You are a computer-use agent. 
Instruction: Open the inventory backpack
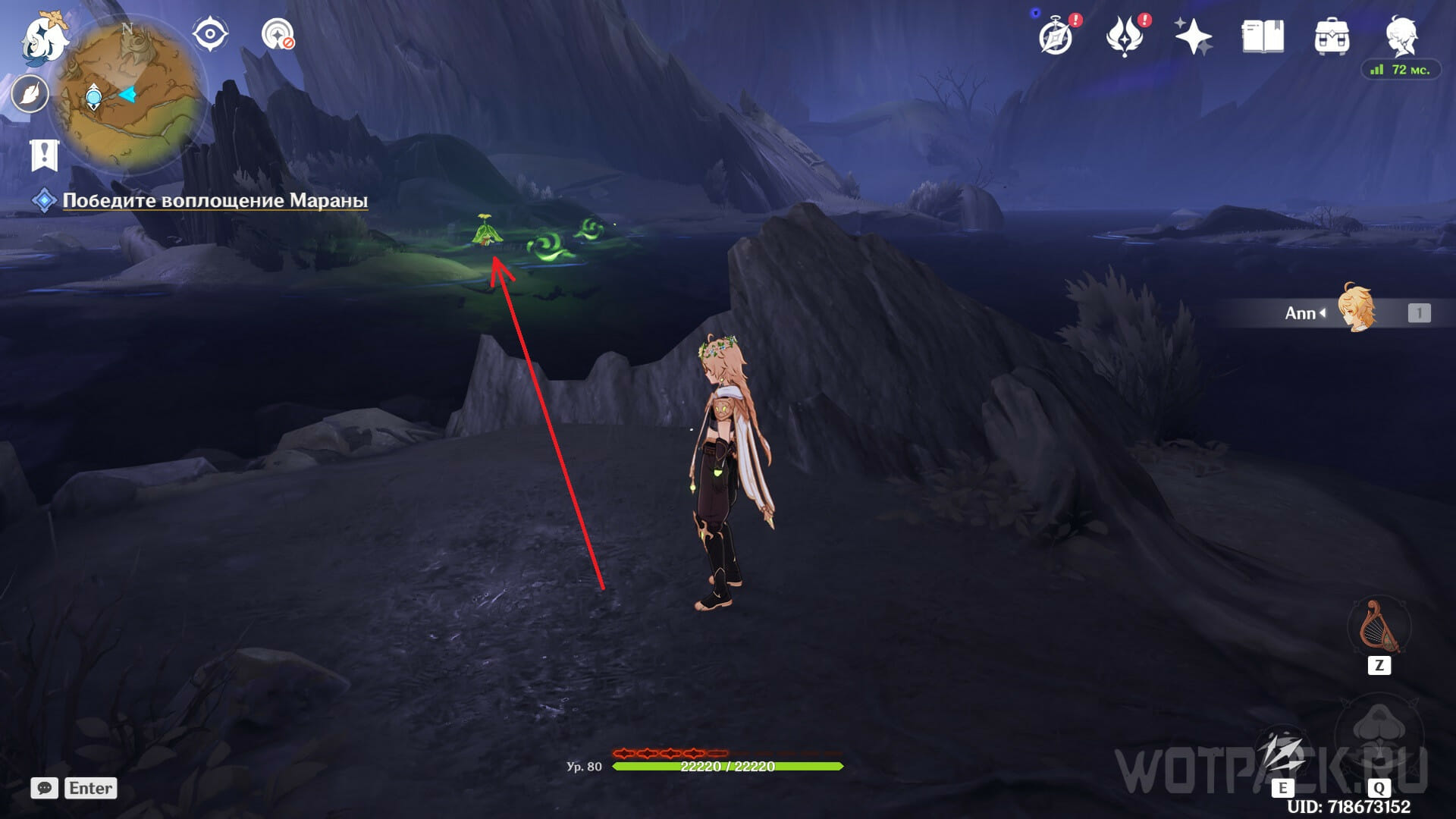click(1332, 36)
